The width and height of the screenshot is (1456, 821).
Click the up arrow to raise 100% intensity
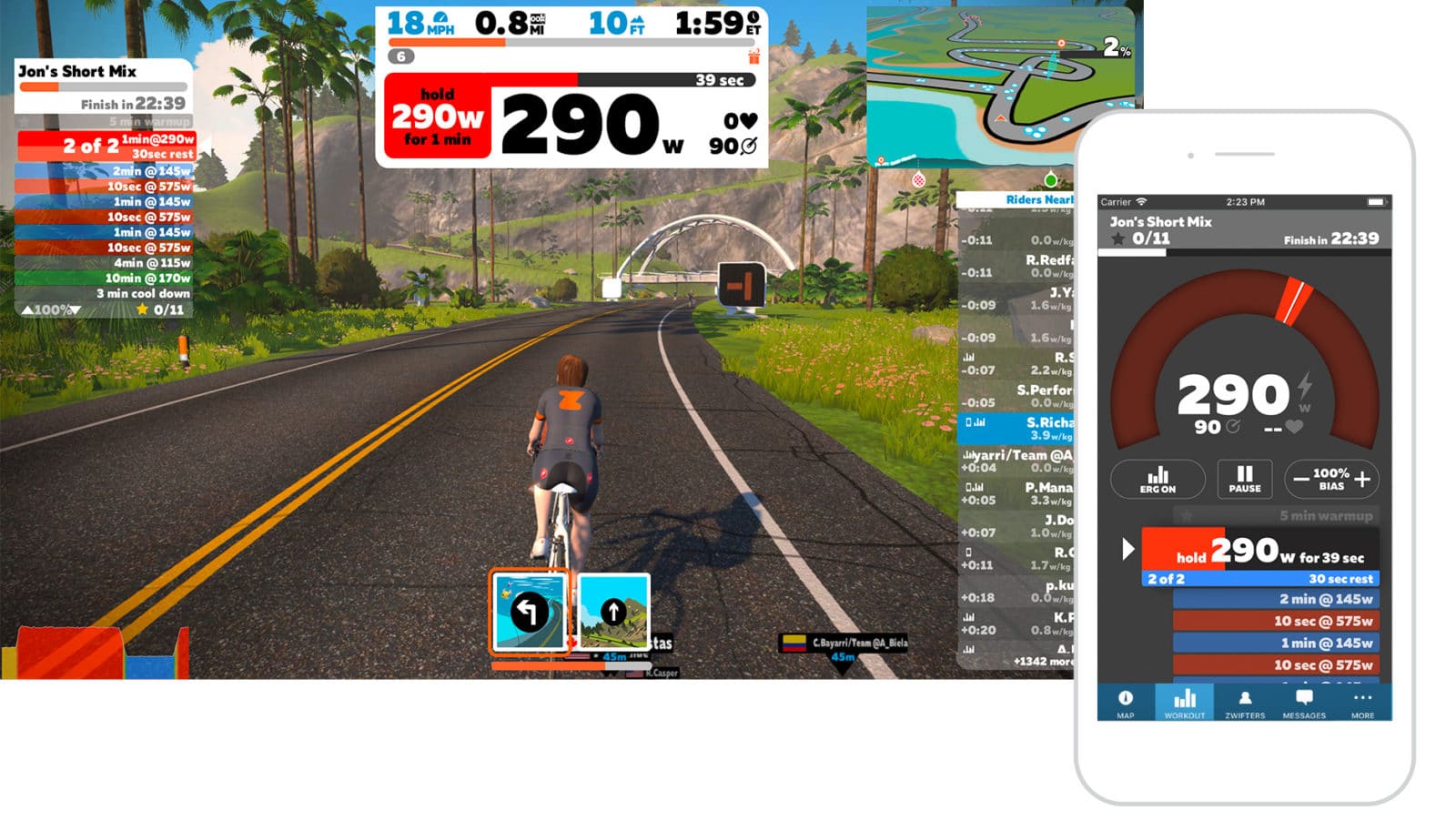[x=27, y=309]
